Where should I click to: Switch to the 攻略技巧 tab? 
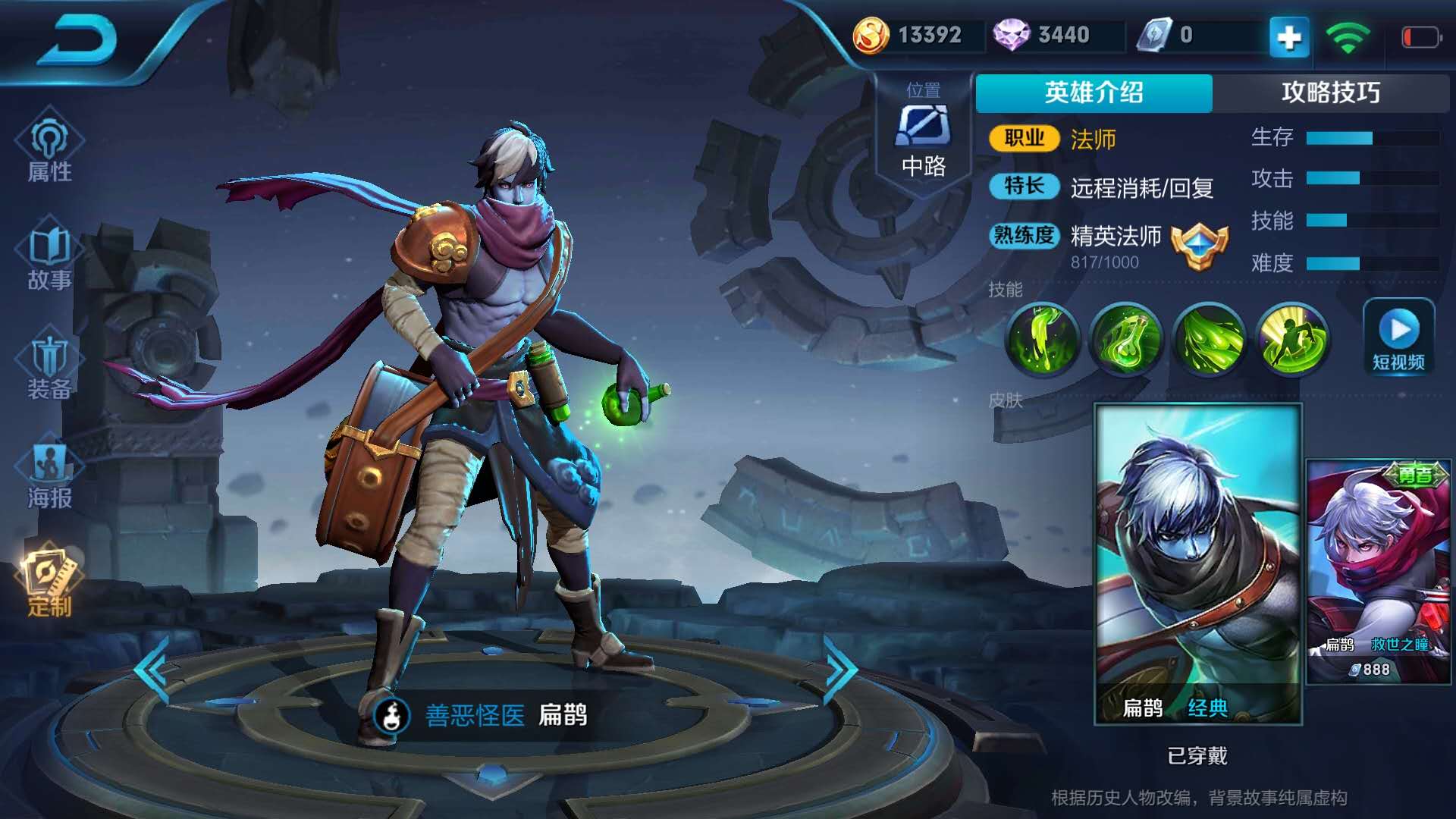1330,93
